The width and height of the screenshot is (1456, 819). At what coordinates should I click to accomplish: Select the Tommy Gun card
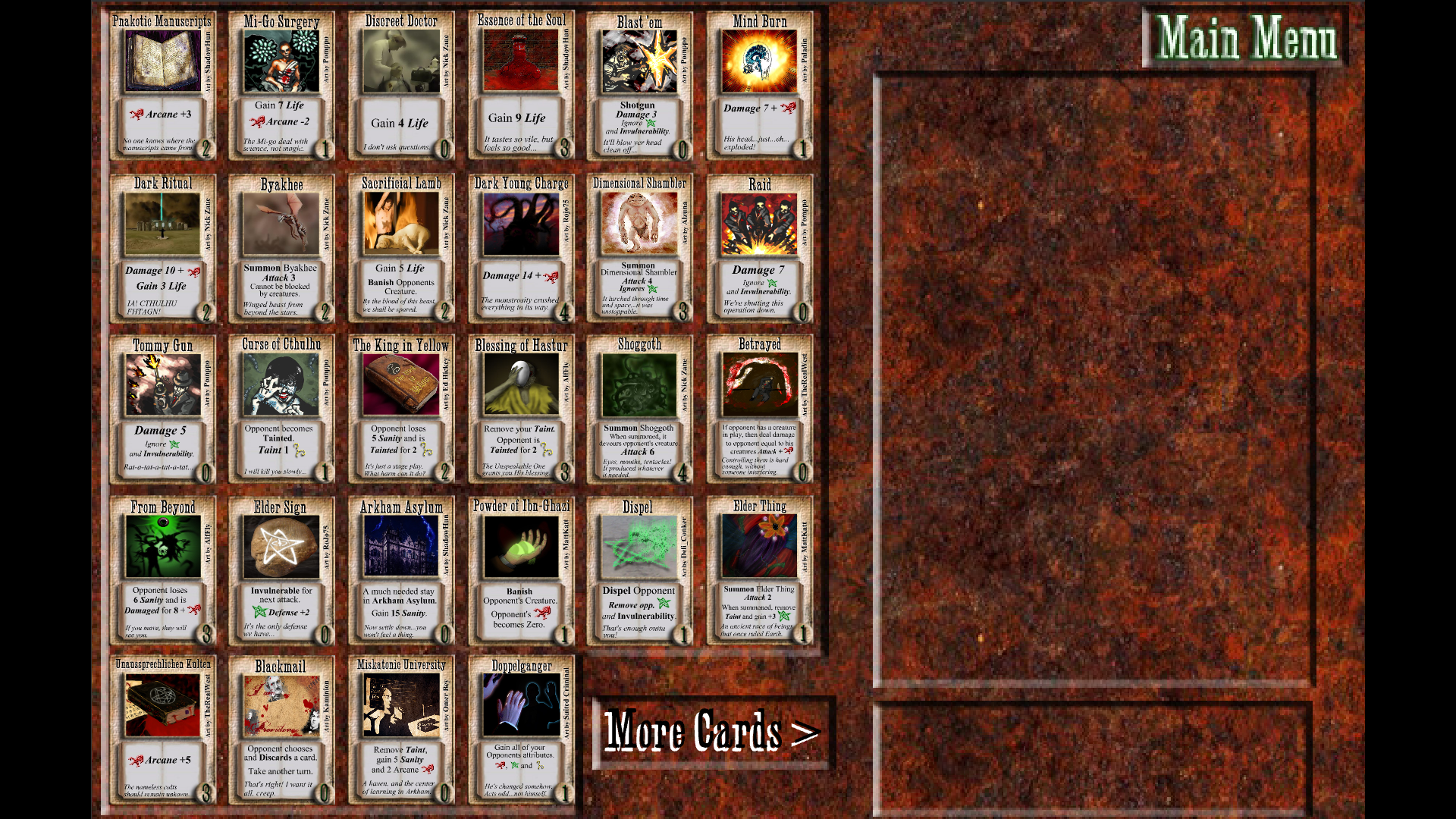click(x=163, y=409)
